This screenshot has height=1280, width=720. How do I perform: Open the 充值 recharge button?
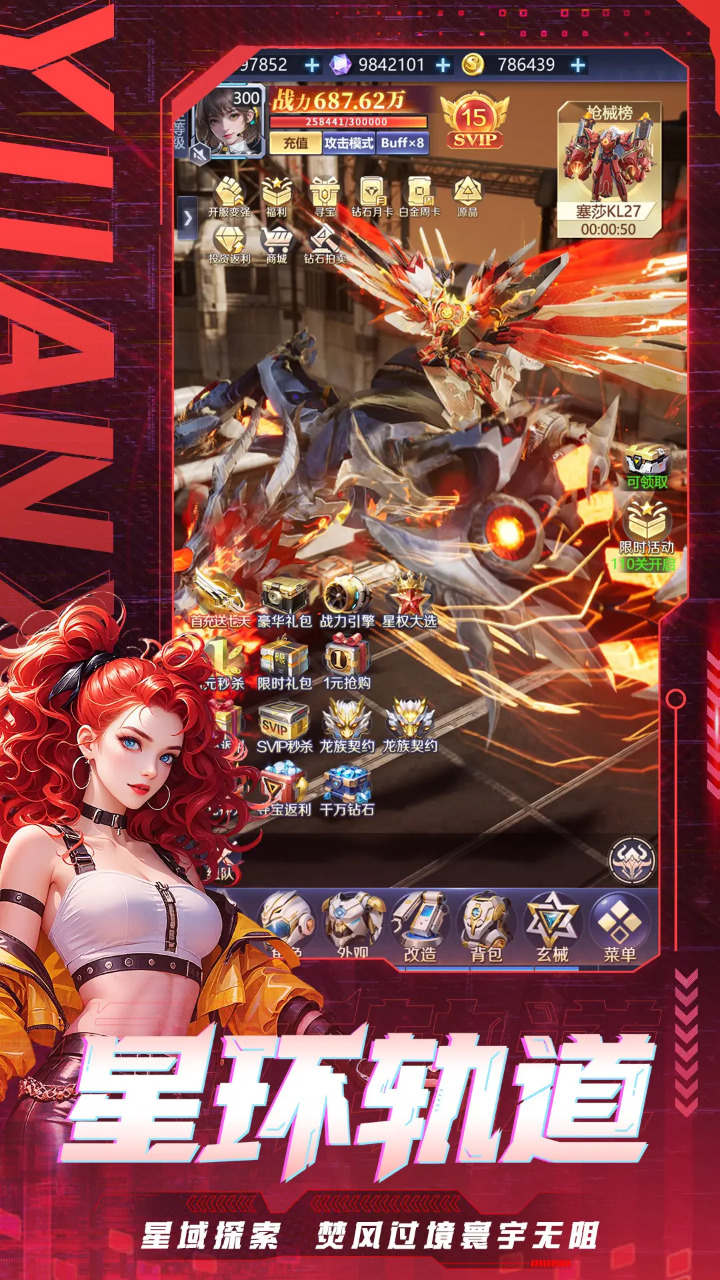tap(294, 143)
